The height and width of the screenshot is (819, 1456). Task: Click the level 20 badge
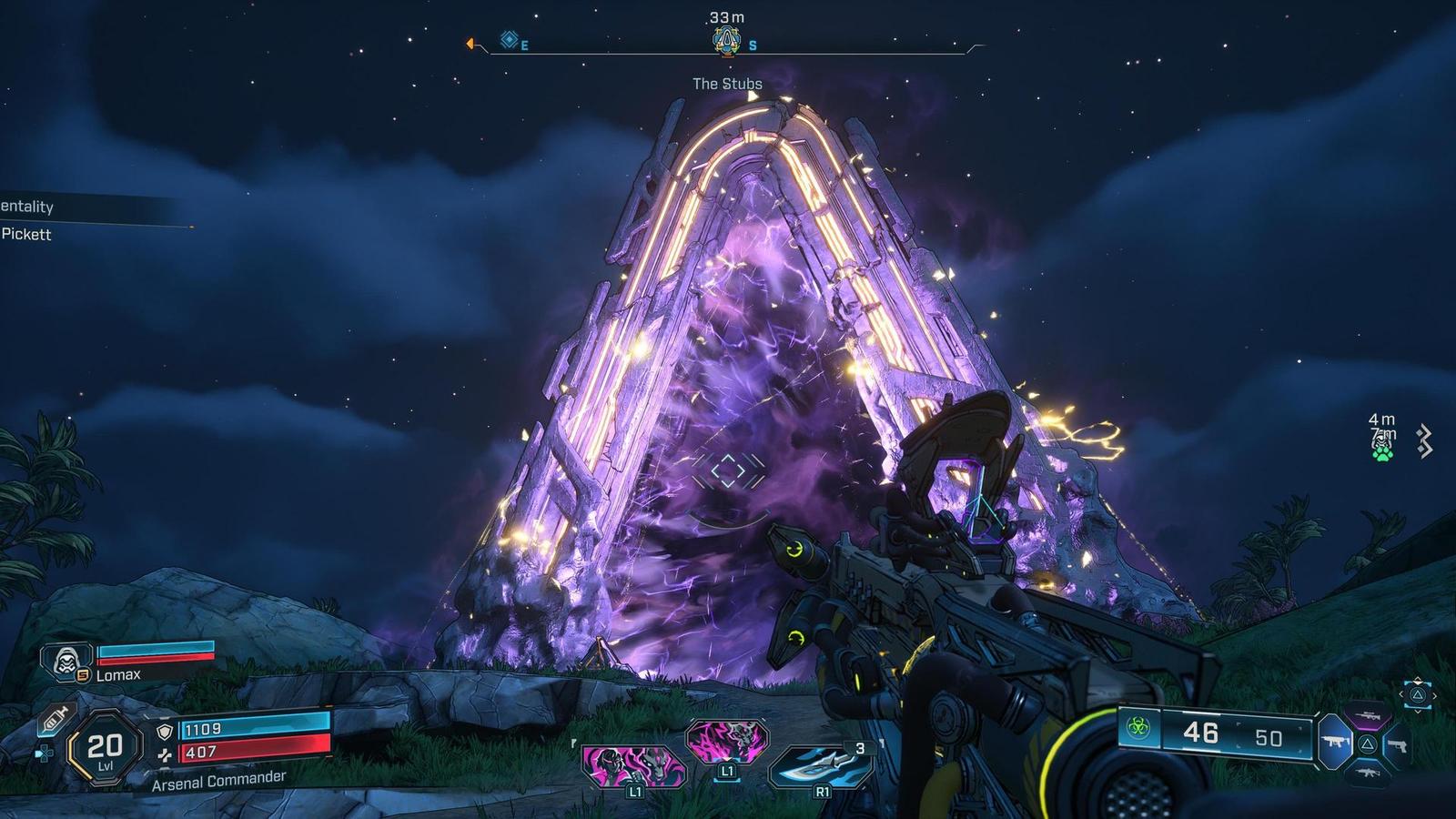point(105,748)
